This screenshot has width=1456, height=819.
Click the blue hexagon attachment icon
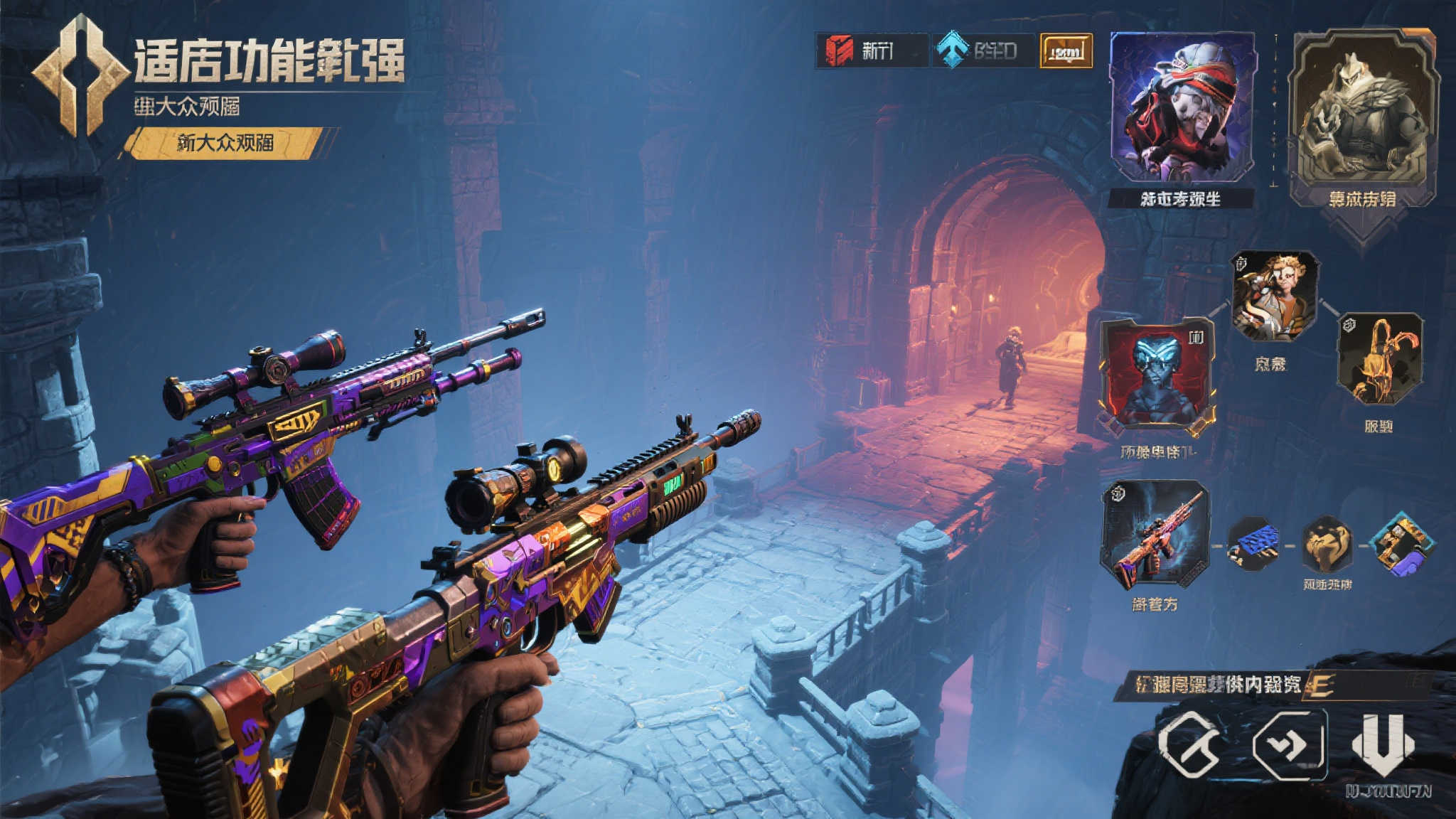pyautogui.click(x=1253, y=545)
